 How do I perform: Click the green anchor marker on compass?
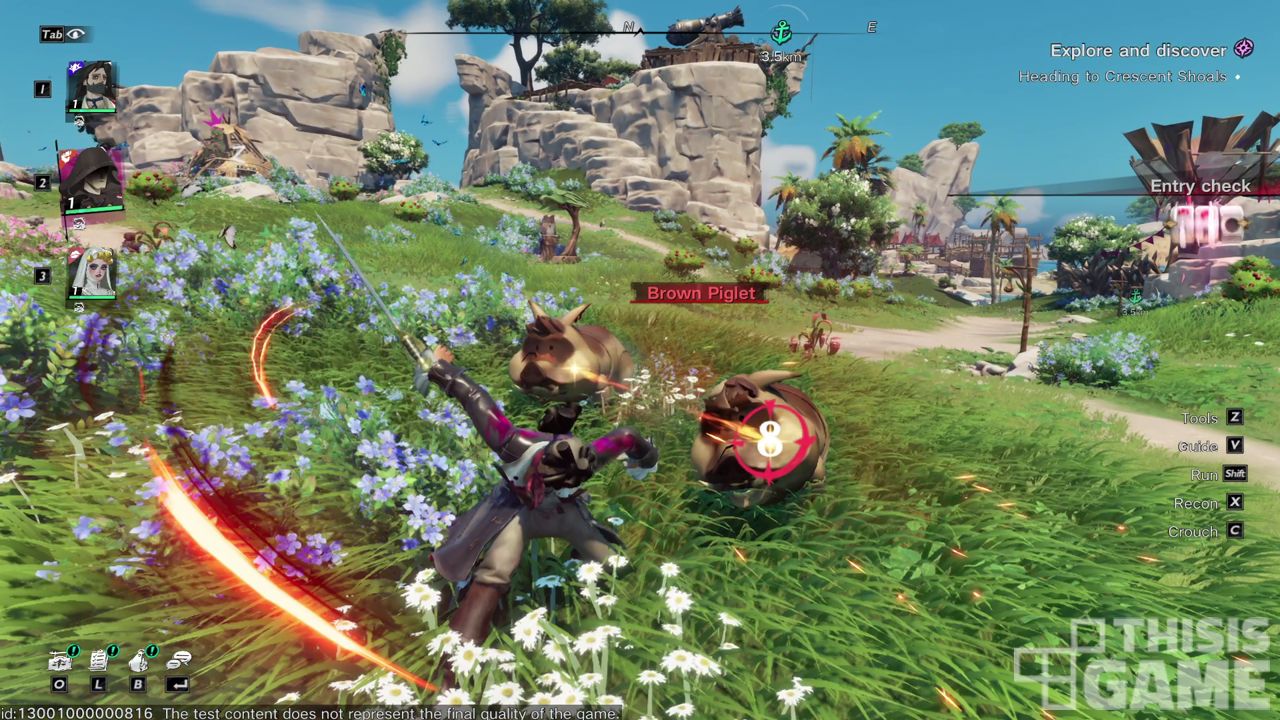pyautogui.click(x=781, y=33)
